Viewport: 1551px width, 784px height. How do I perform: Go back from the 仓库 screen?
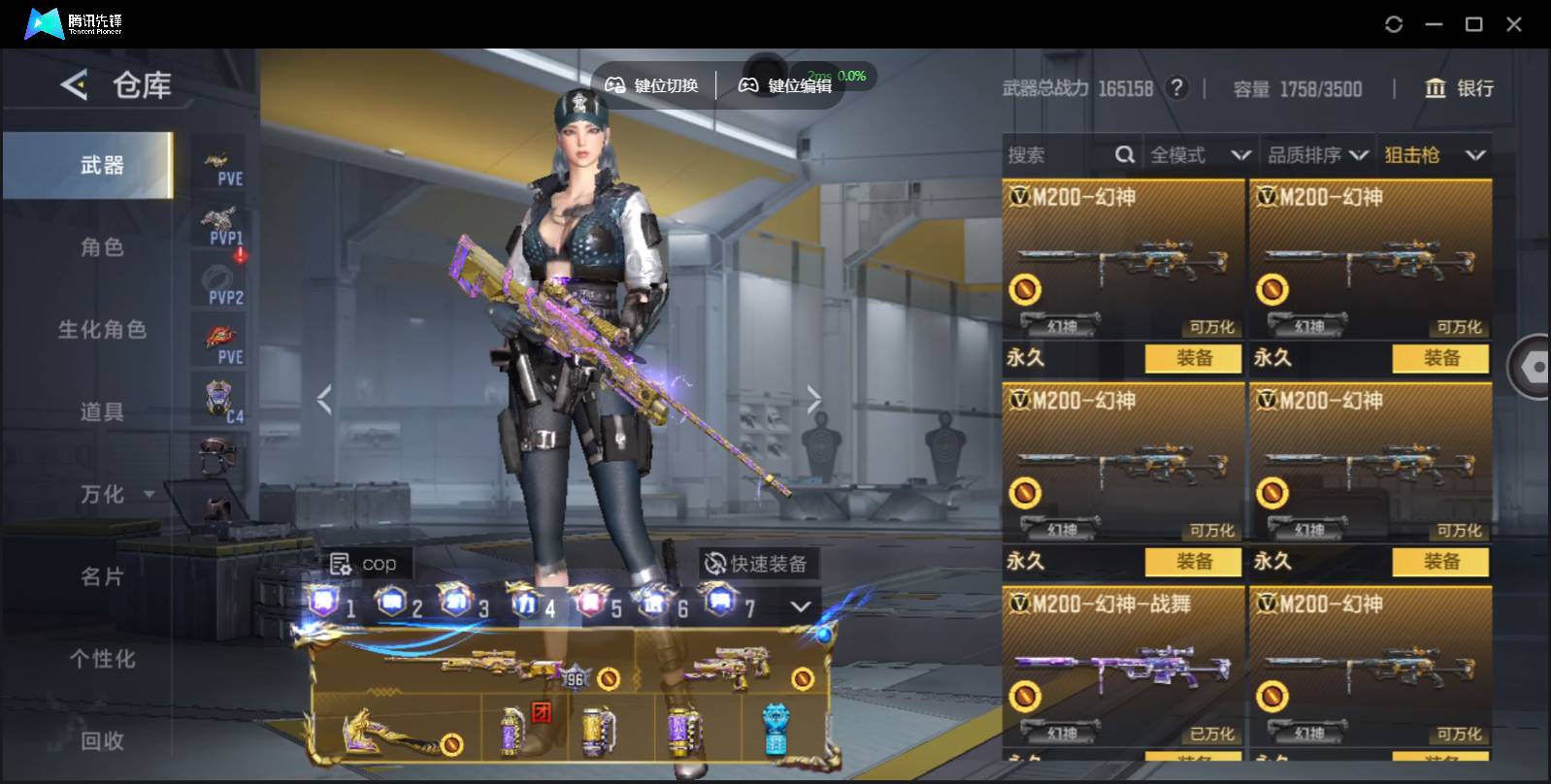point(74,85)
